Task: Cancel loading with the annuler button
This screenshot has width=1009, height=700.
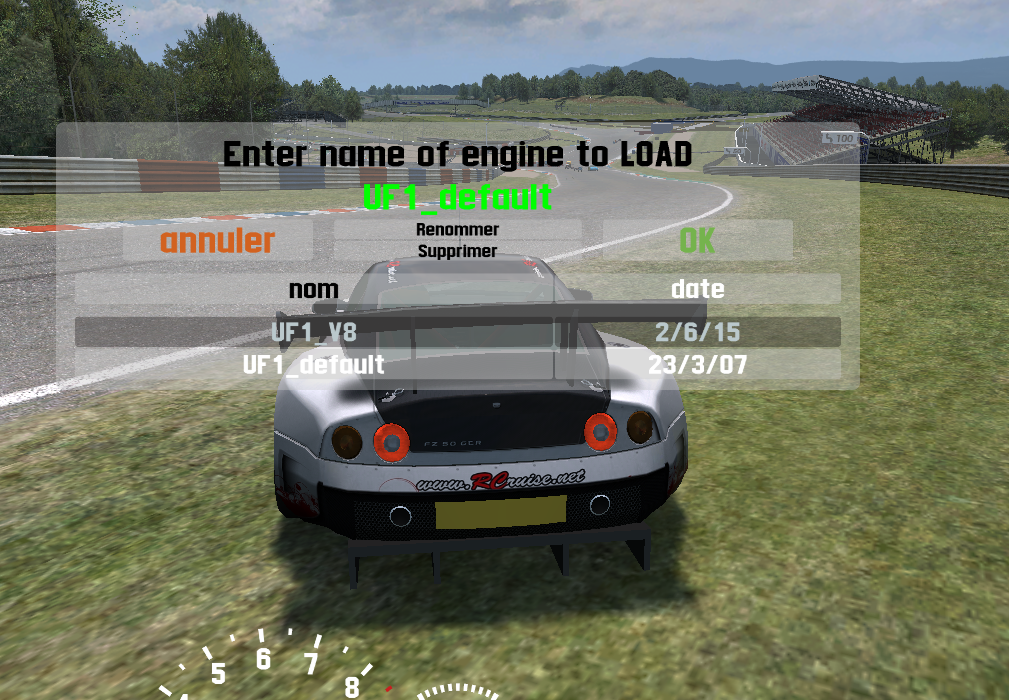Action: 217,241
